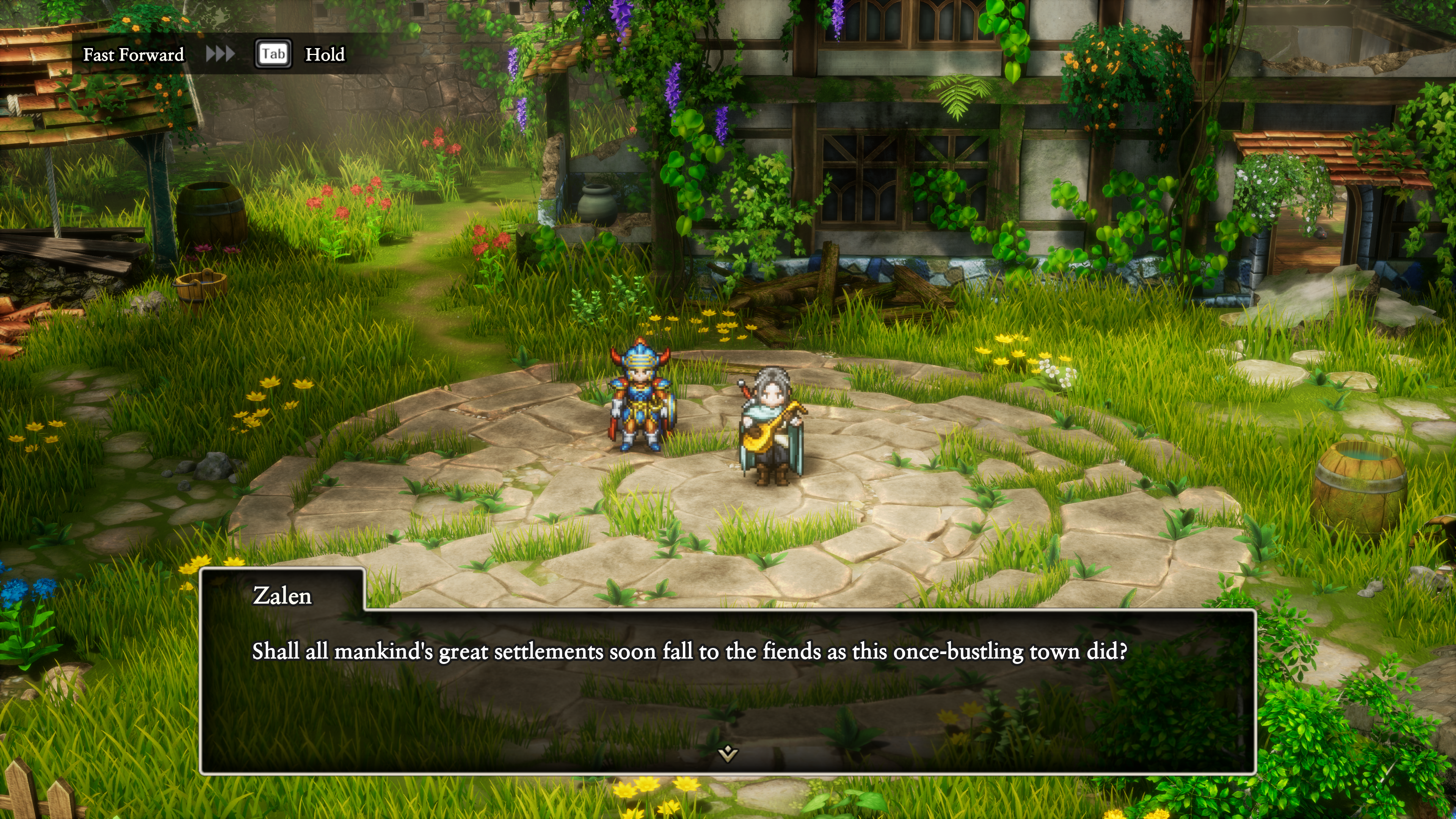Click Zalen's dialogue text to continue
Image resolution: width=1456 pixels, height=819 pixels.
689,652
